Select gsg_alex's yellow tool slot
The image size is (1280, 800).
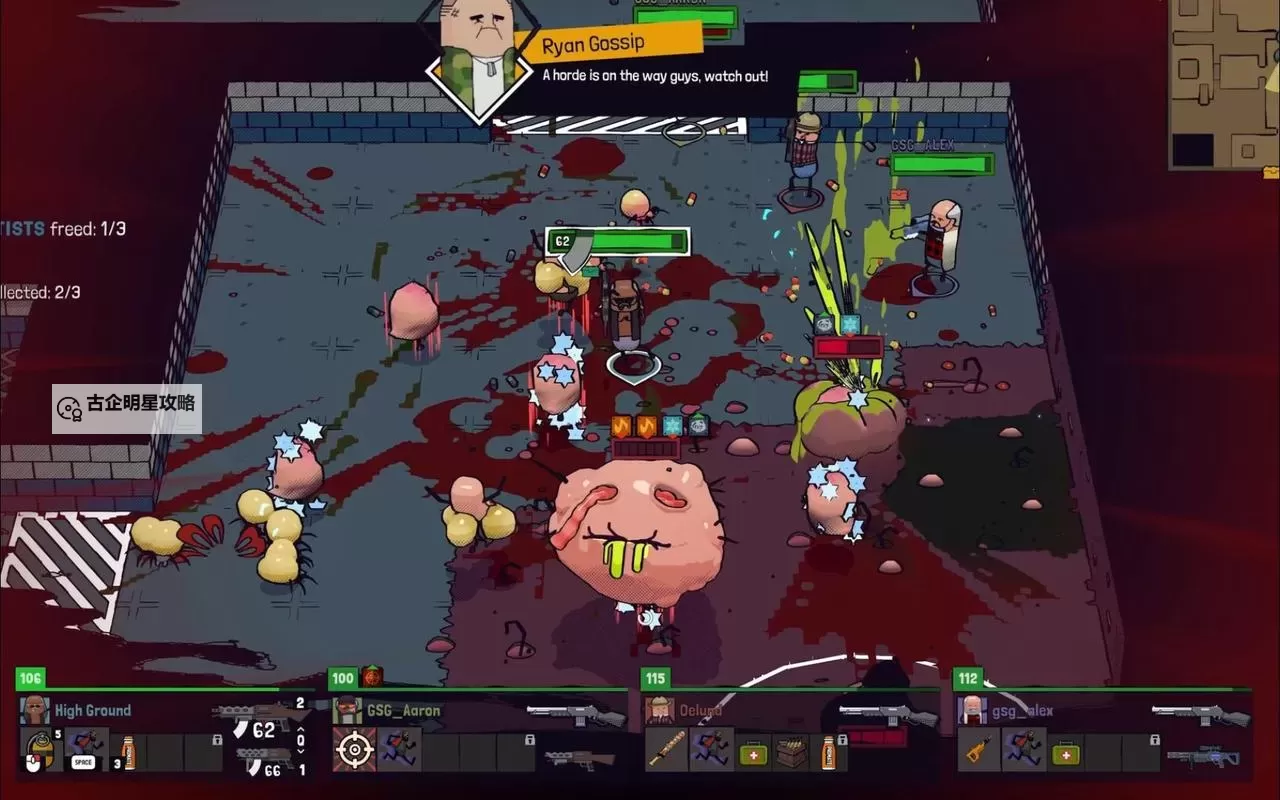[978, 751]
